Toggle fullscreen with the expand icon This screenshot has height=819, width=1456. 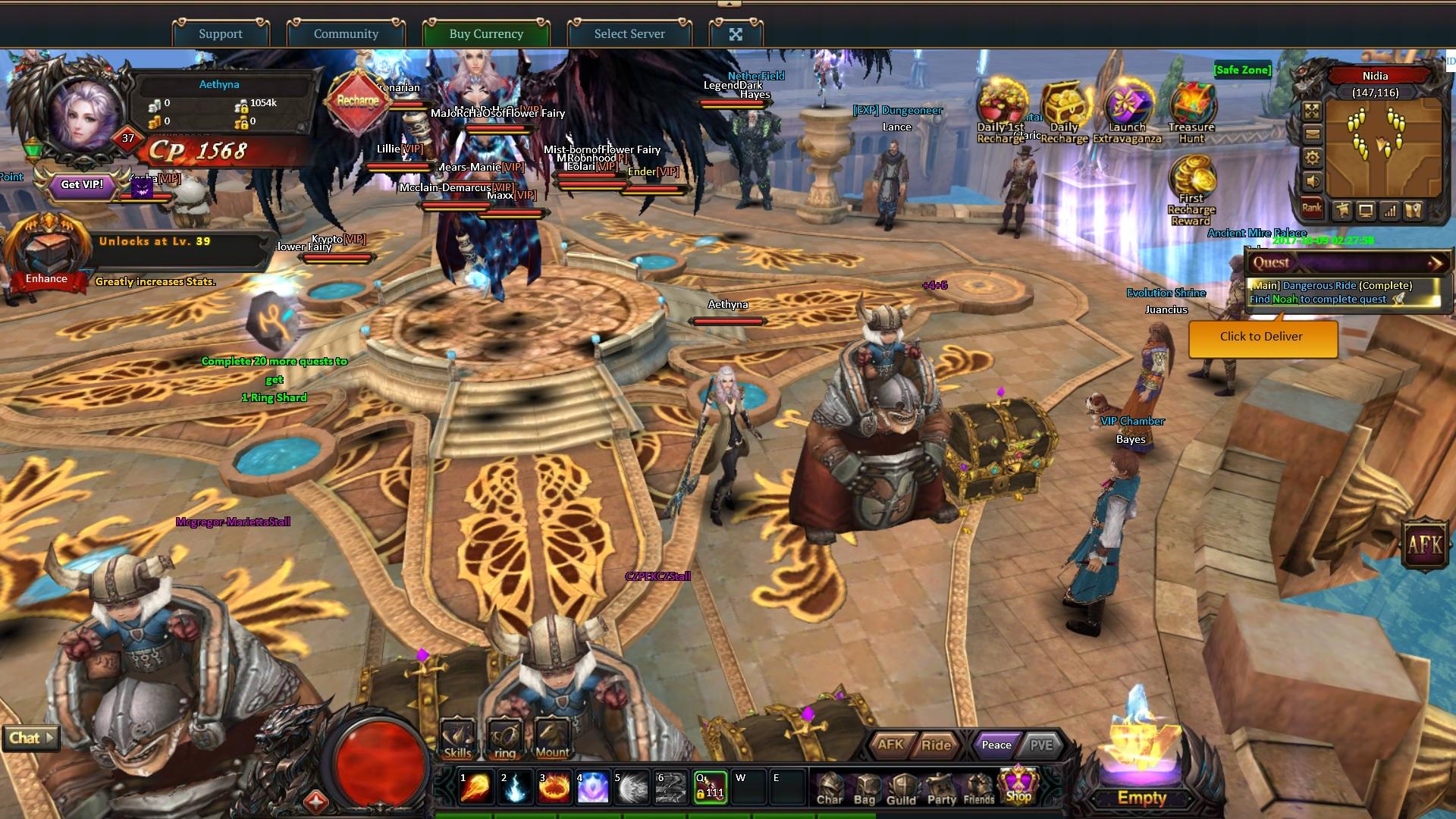(x=736, y=34)
